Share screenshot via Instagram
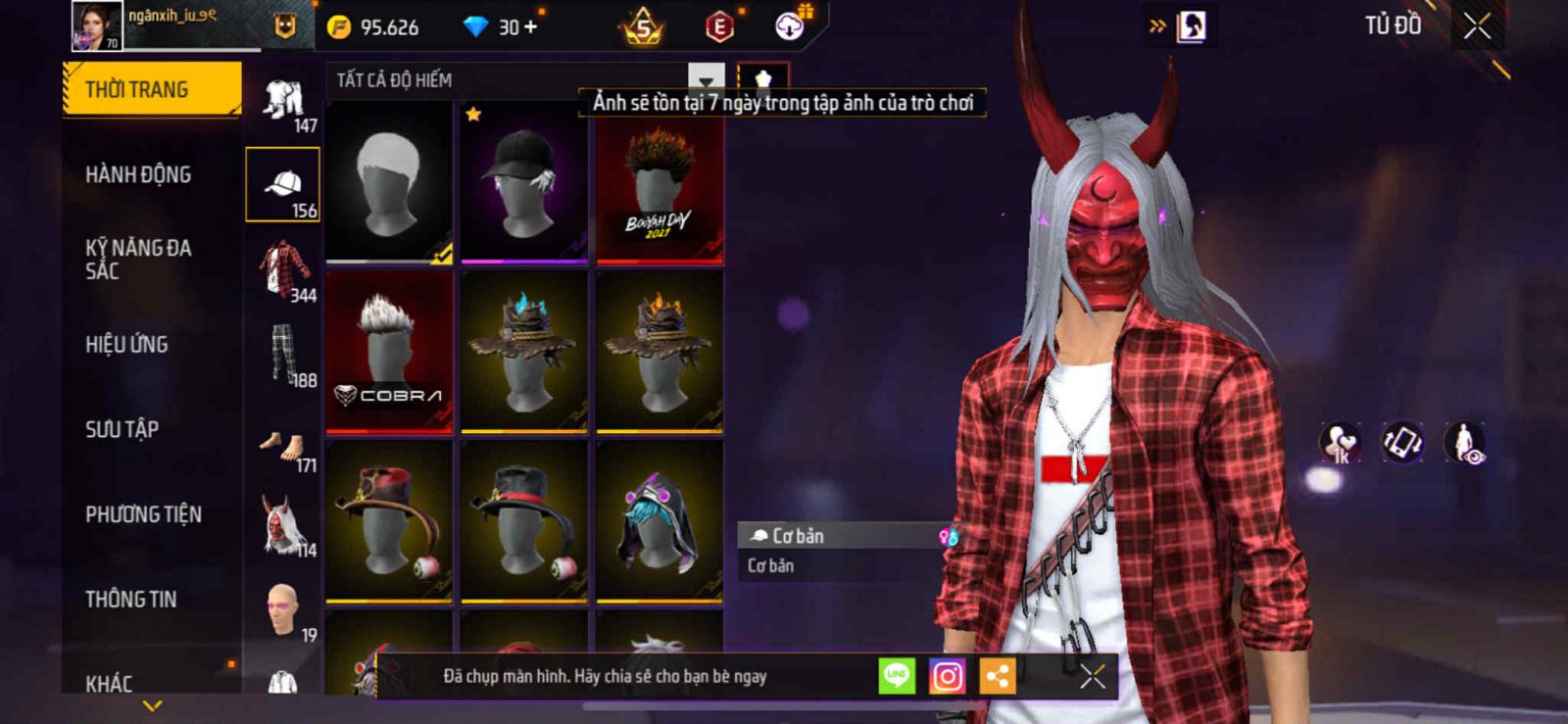1568x724 pixels. coord(947,676)
